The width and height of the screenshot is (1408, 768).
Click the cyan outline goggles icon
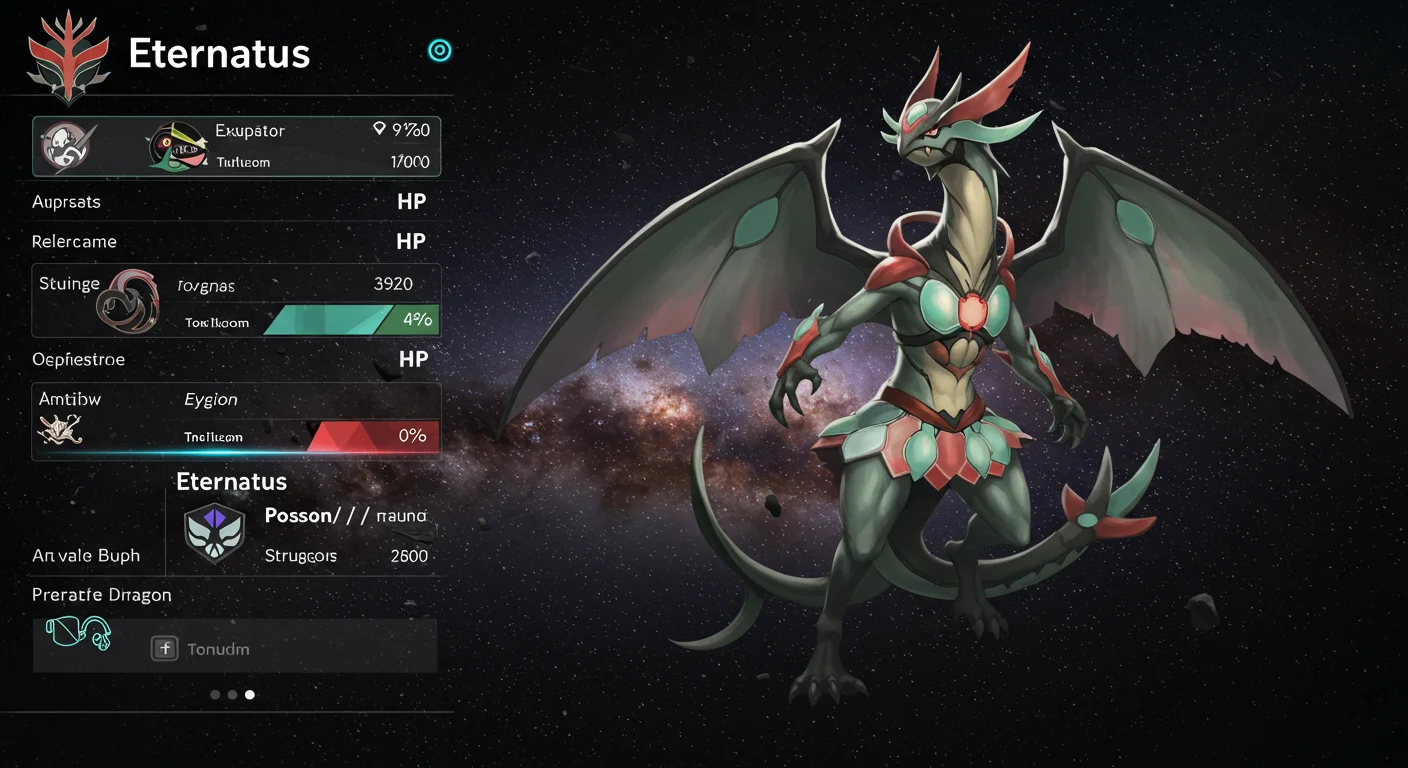click(78, 634)
